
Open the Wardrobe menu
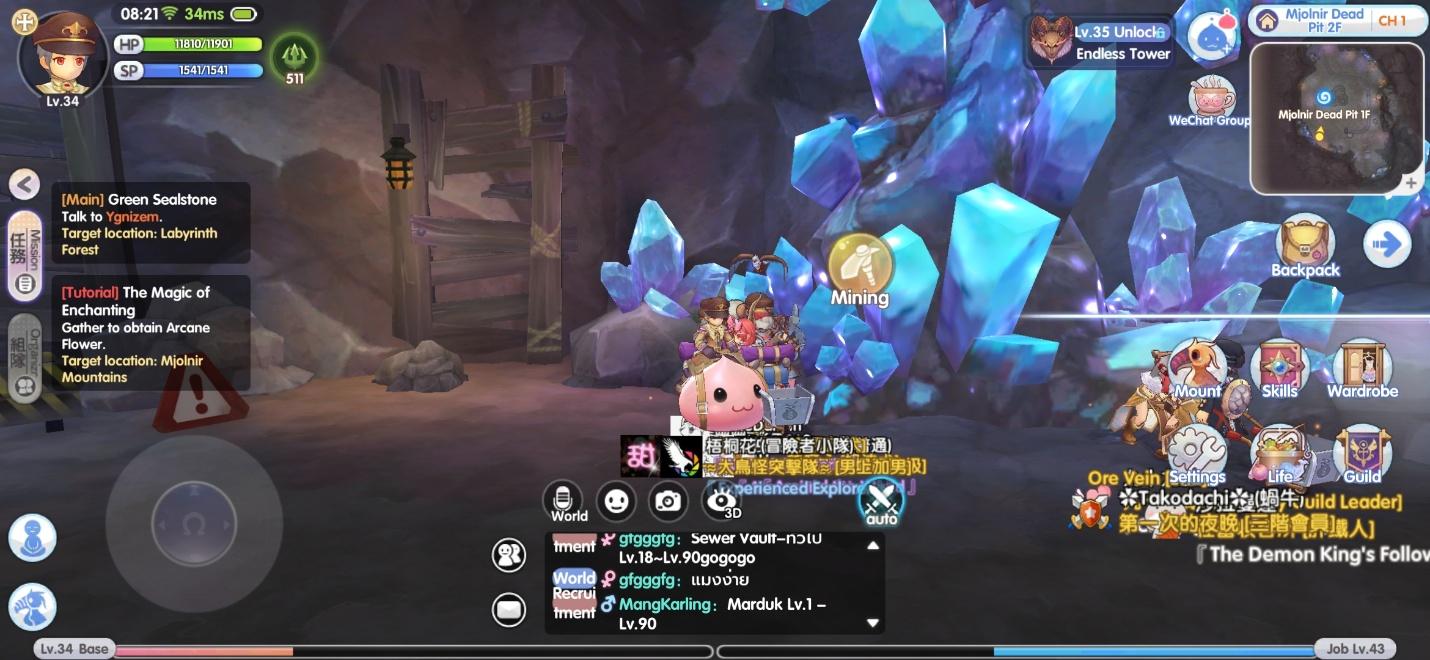click(1362, 370)
